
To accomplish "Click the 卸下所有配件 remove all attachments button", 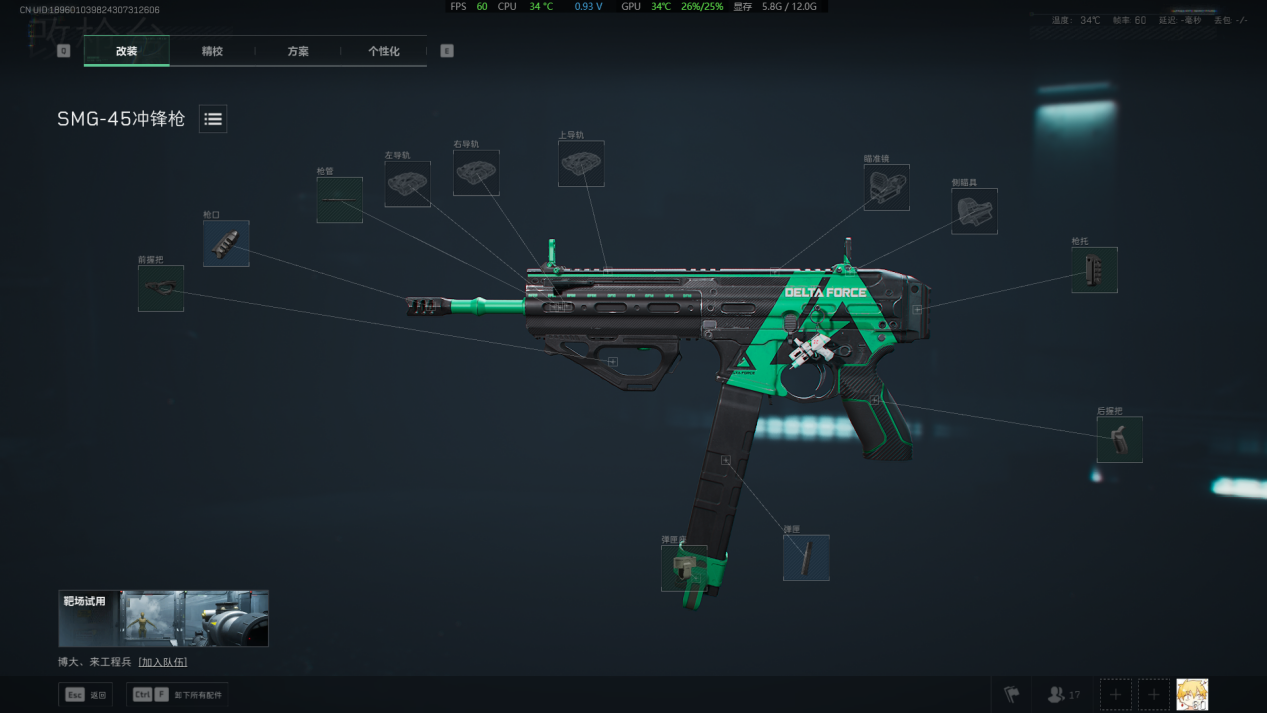I will pos(178,695).
